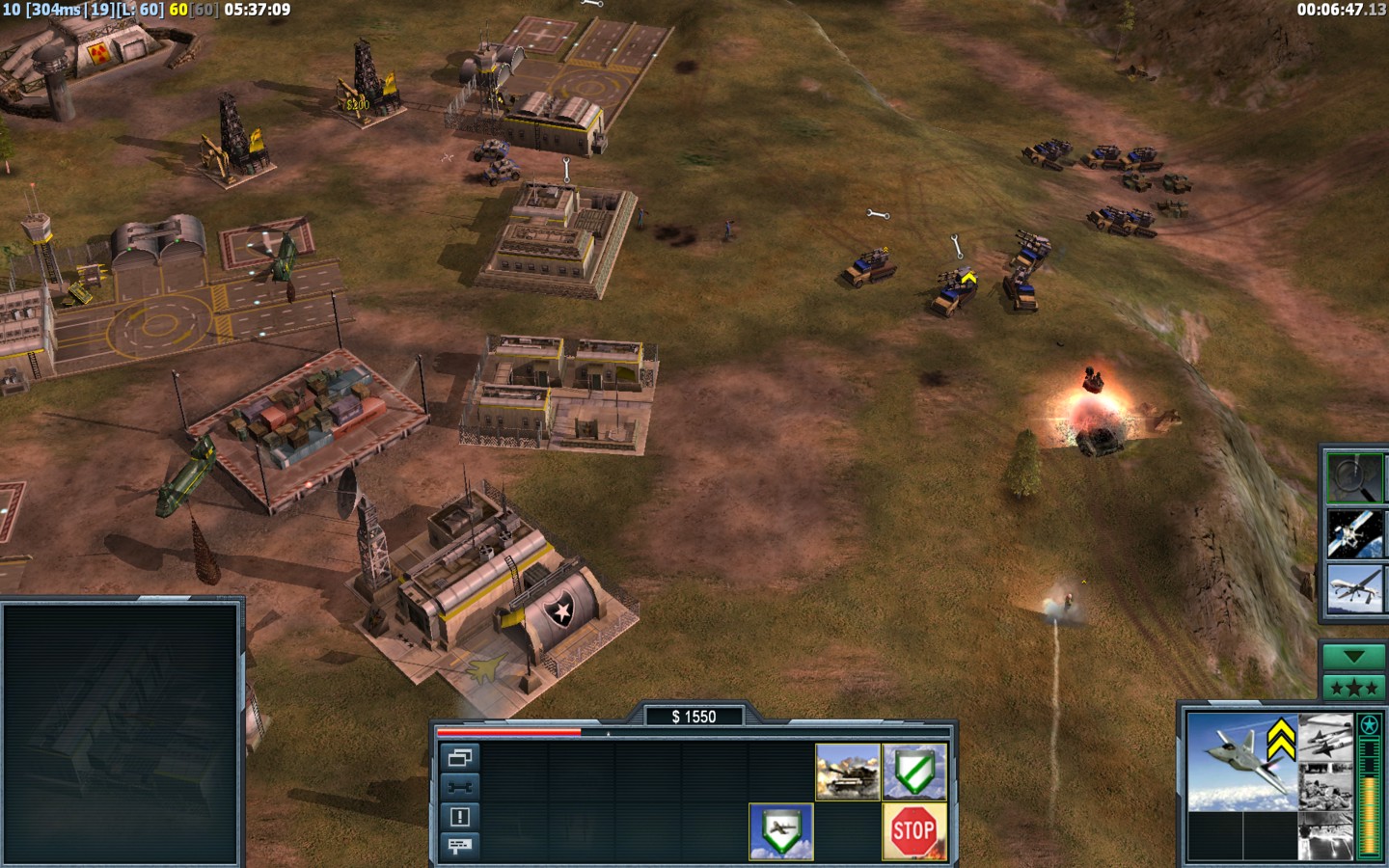Image resolution: width=1389 pixels, height=868 pixels.
Task: Click the wrench repair mode button
Action: [x=459, y=787]
